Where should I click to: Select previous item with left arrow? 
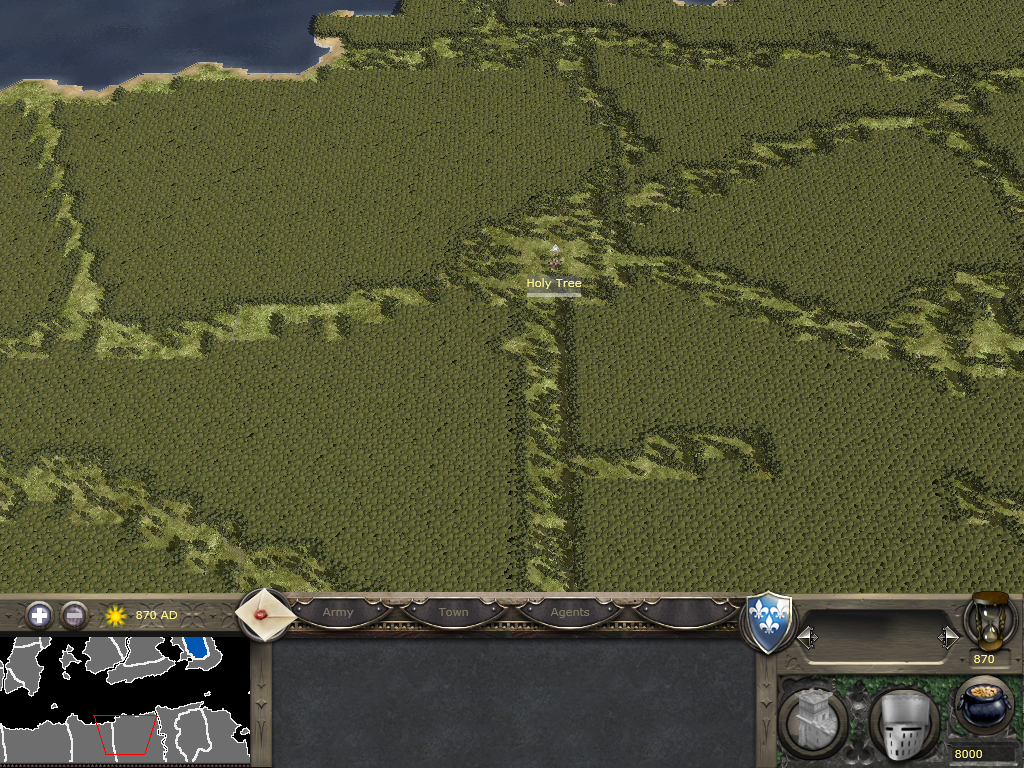[807, 637]
